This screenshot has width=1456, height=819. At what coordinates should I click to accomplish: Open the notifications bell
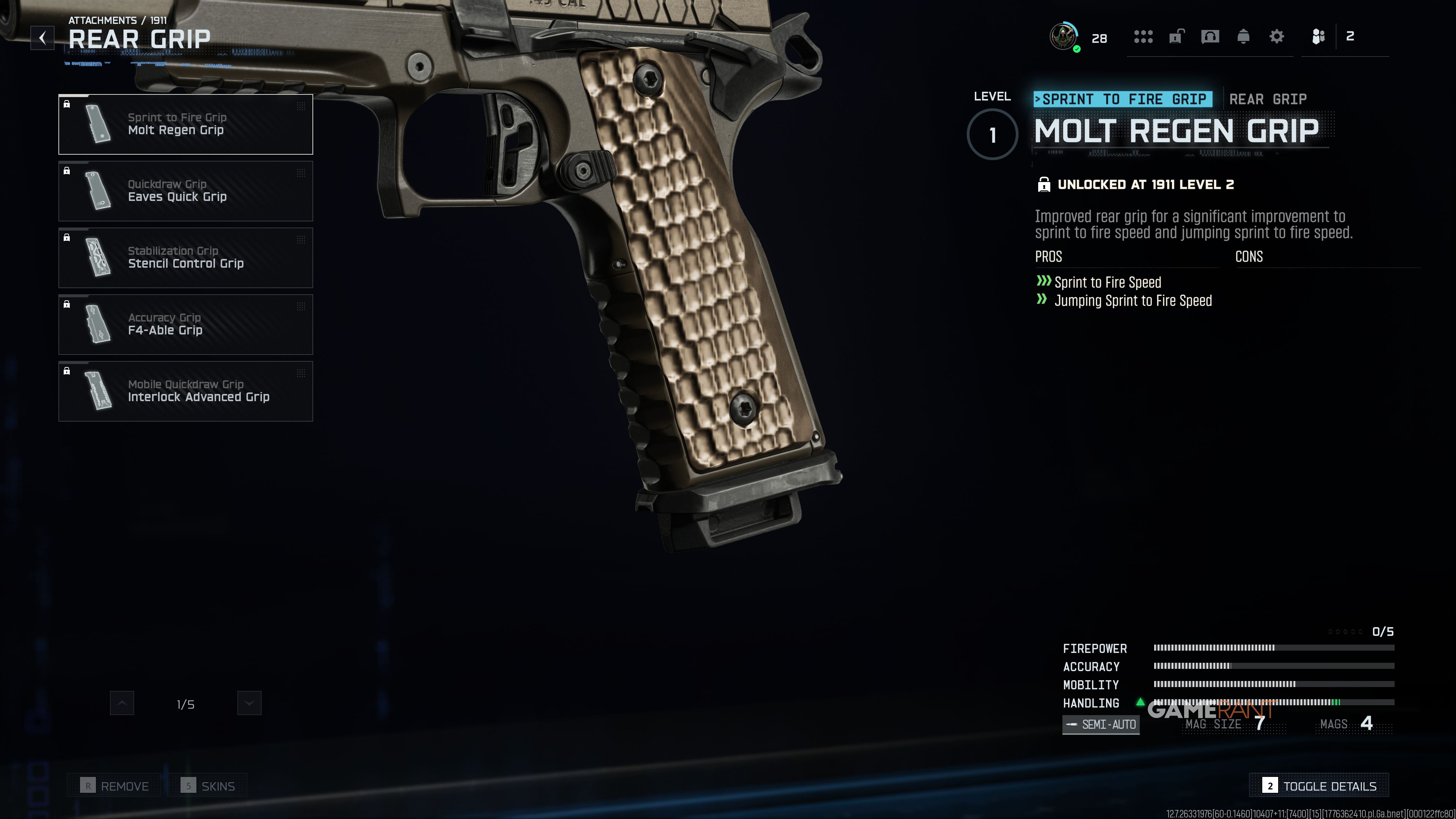coord(1244,37)
